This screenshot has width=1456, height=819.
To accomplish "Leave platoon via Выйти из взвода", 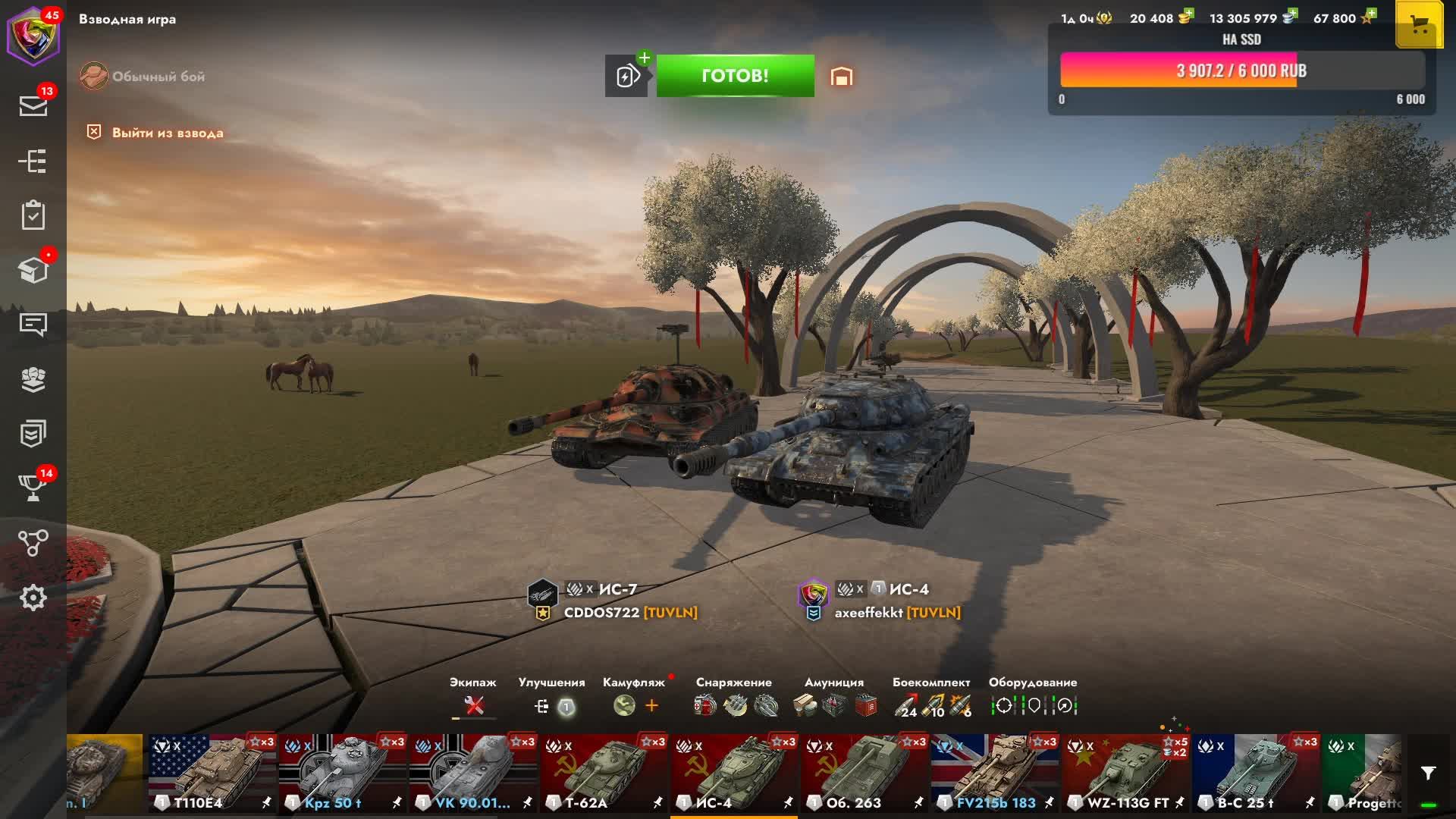I will pyautogui.click(x=167, y=133).
